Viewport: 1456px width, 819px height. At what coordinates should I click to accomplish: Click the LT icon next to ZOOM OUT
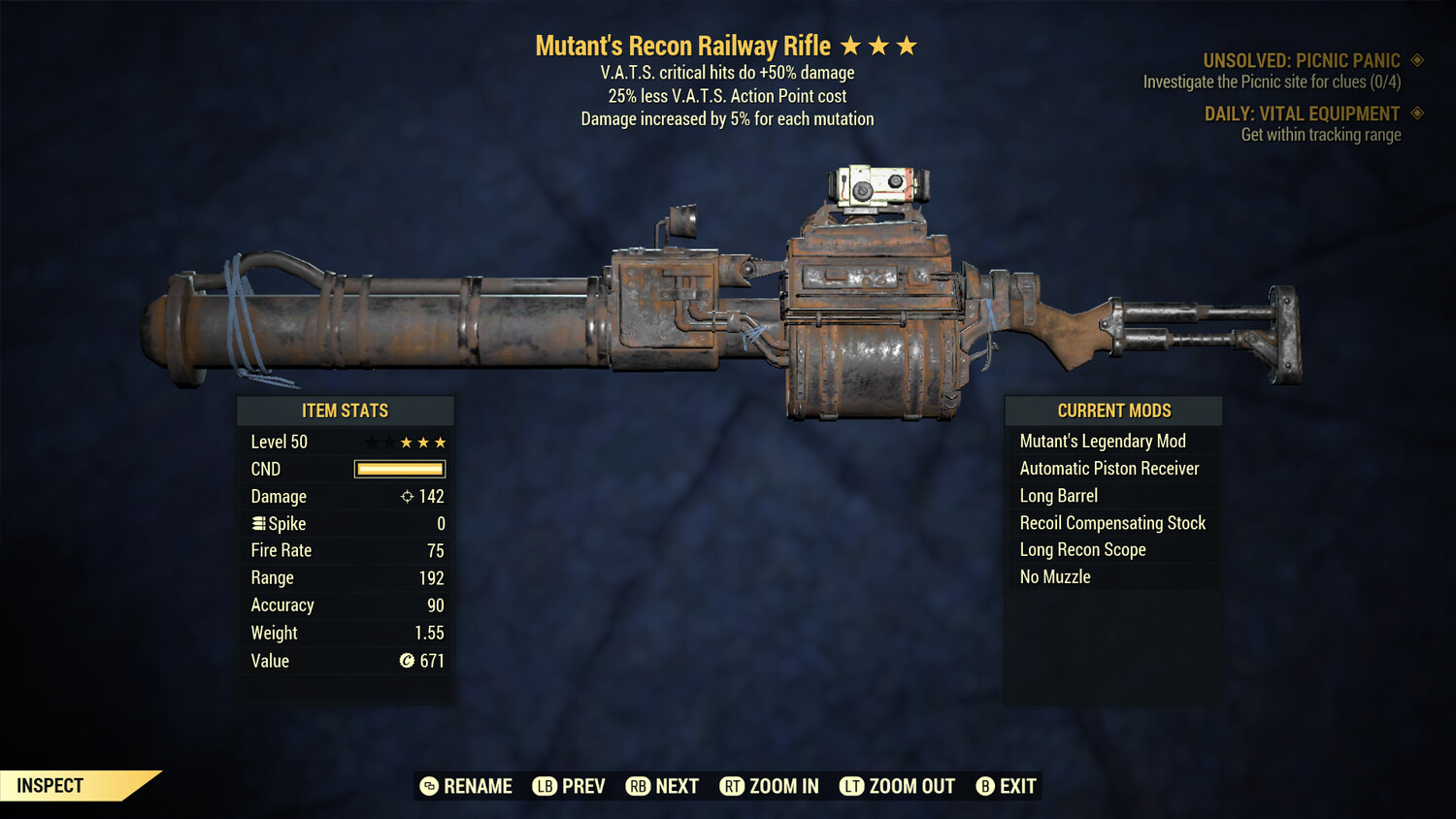coord(851,786)
